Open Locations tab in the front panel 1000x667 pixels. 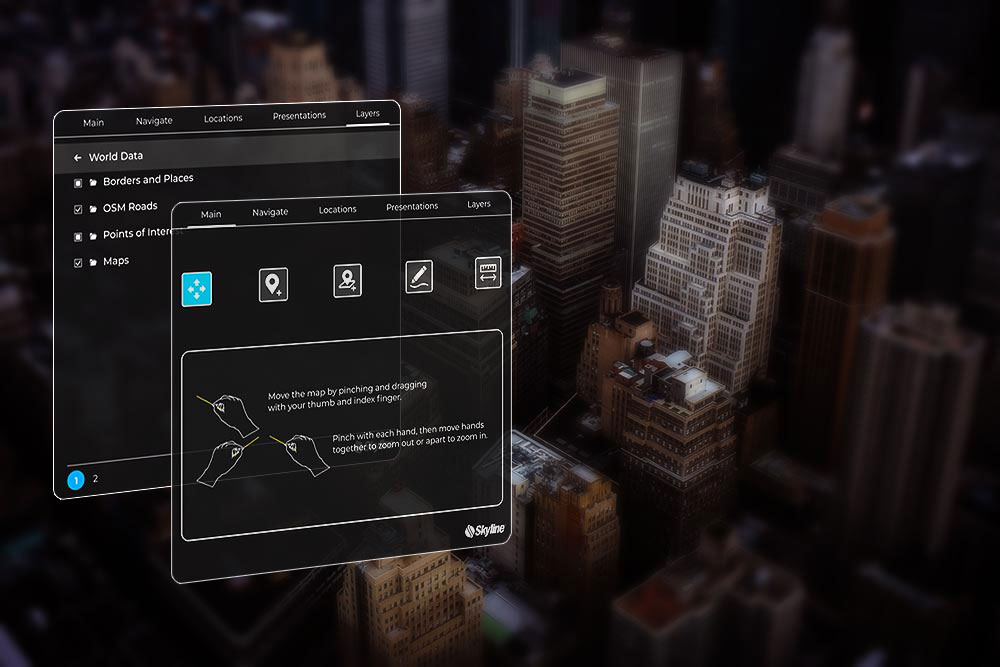pyautogui.click(x=338, y=210)
